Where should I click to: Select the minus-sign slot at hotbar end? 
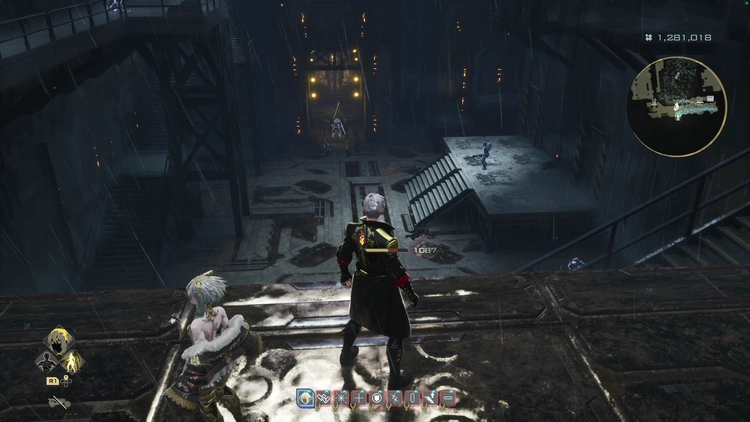449,398
